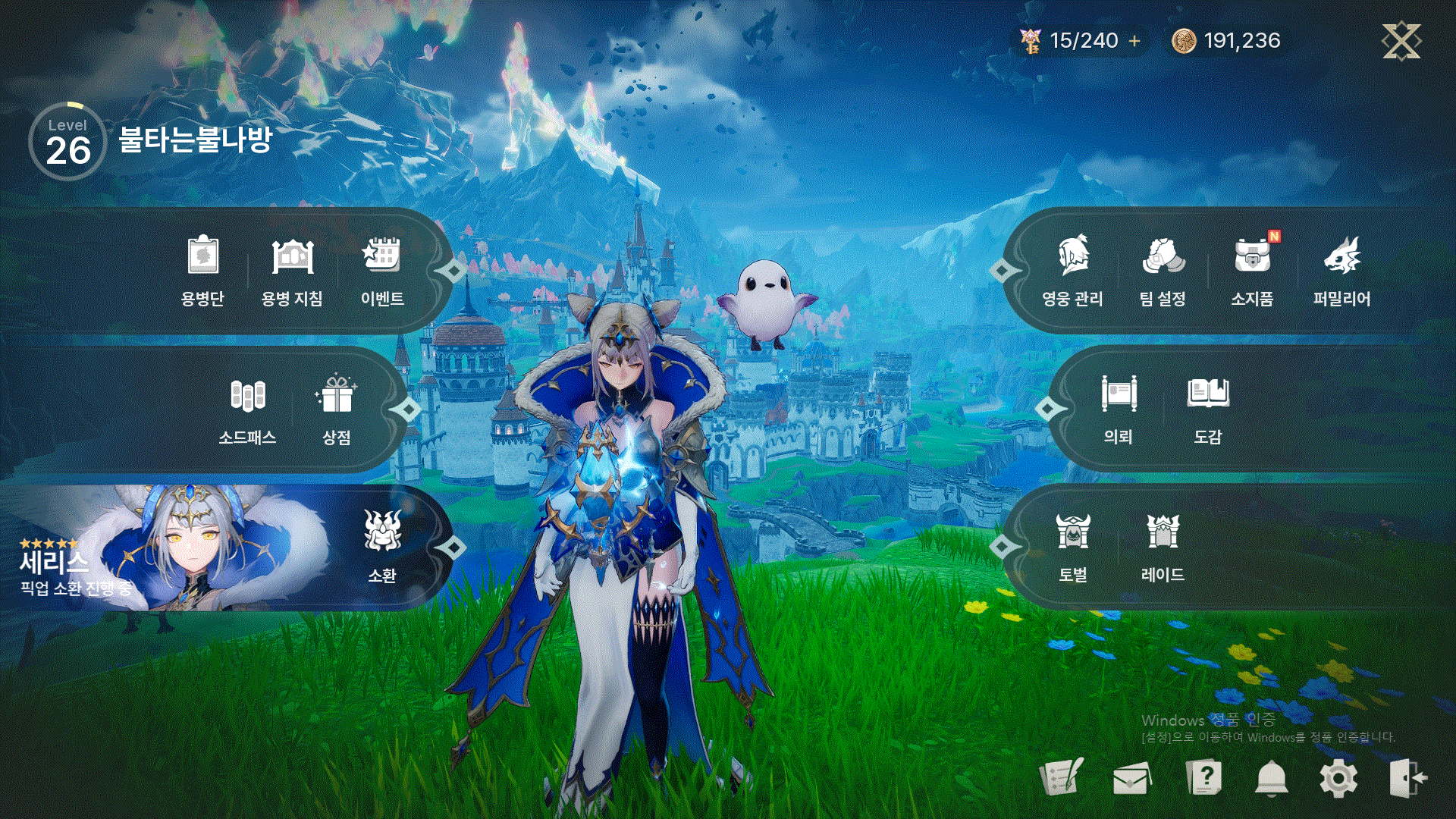The image size is (1456, 819).
Task: Open the 용병단 menu
Action: 202,269
